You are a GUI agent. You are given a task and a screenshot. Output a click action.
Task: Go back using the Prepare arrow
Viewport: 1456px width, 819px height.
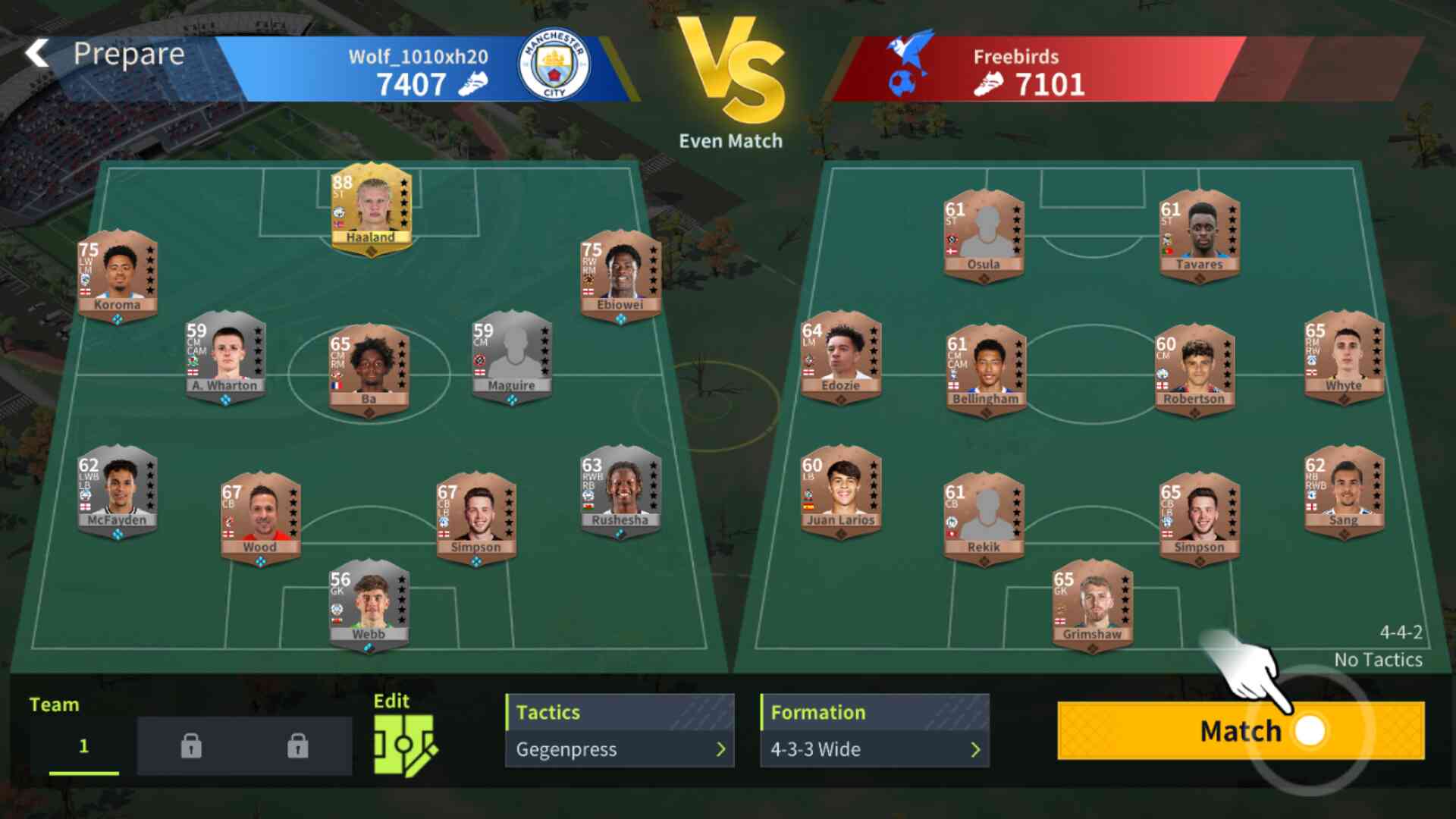37,55
